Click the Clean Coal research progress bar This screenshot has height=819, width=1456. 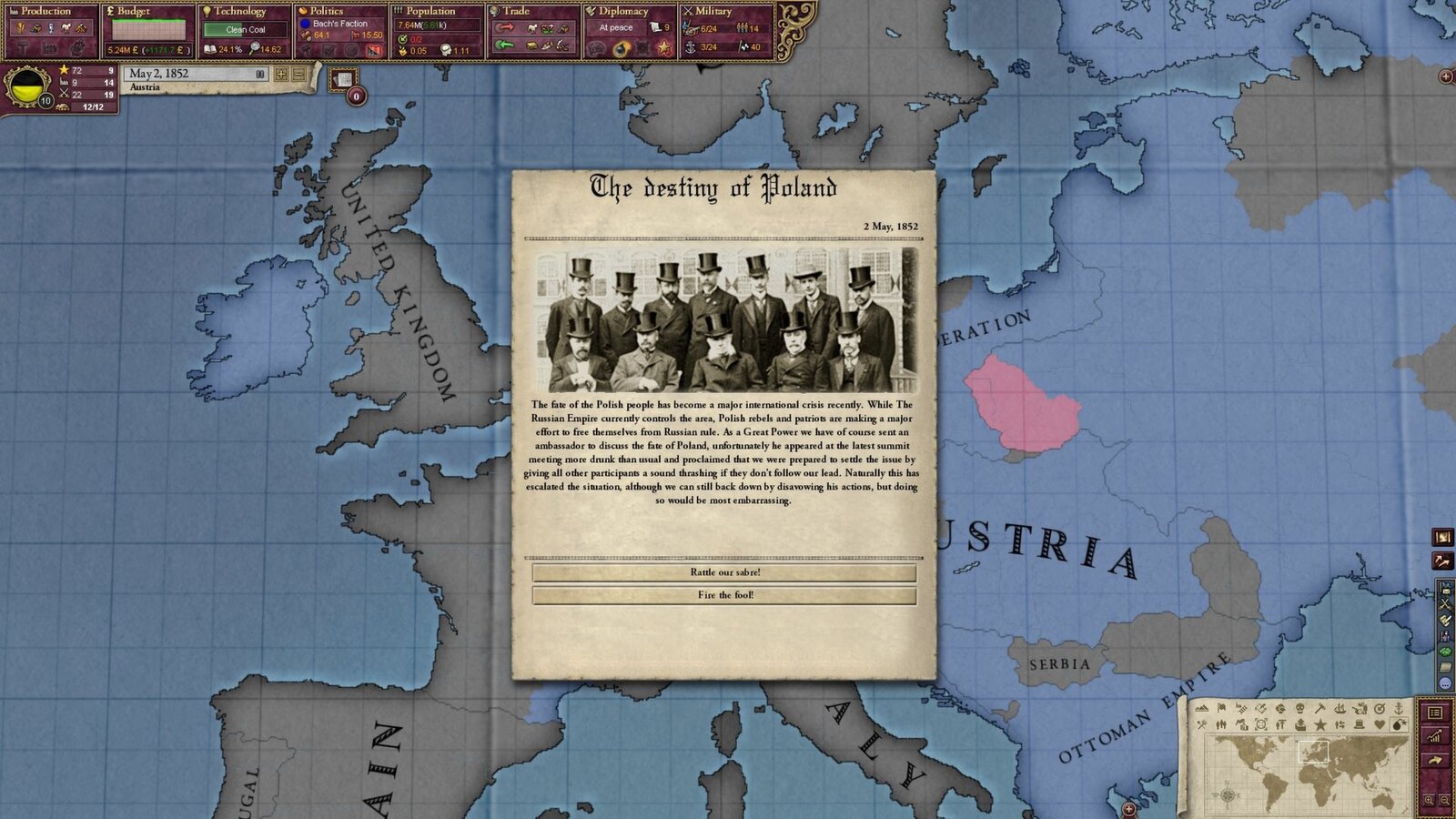[246, 29]
